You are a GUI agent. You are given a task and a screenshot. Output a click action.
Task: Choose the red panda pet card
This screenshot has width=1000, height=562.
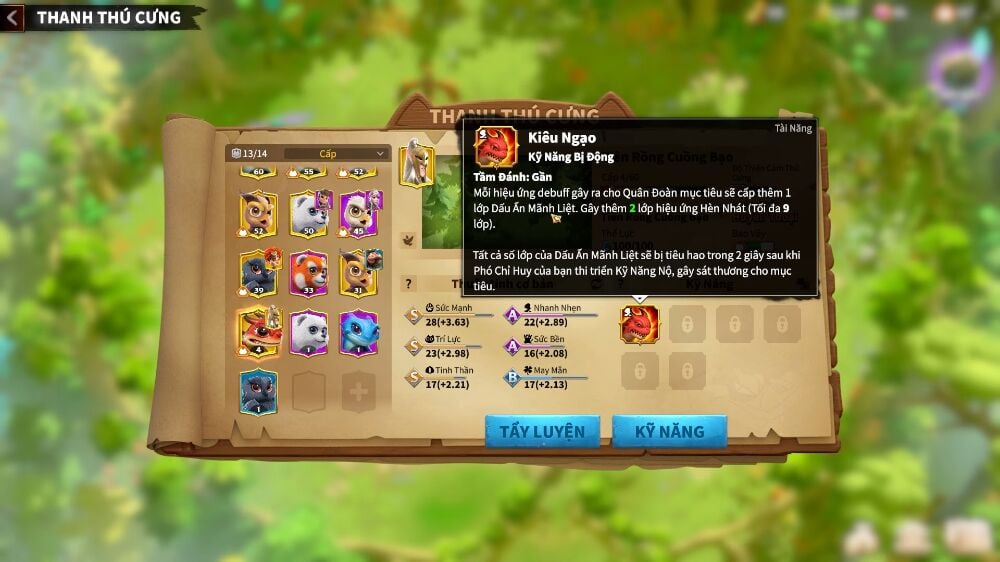(x=309, y=273)
